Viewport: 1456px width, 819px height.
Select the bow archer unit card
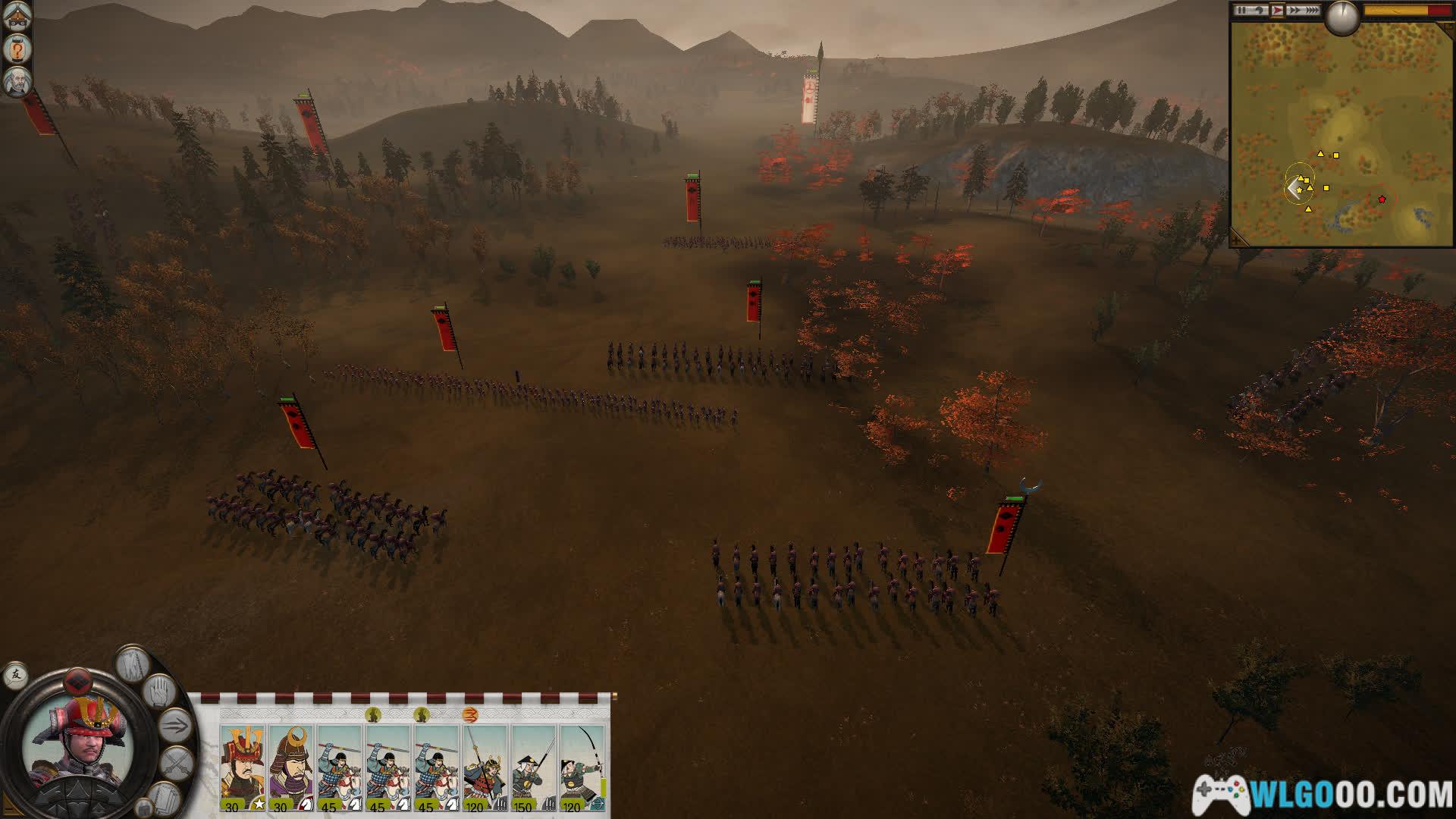click(x=582, y=767)
